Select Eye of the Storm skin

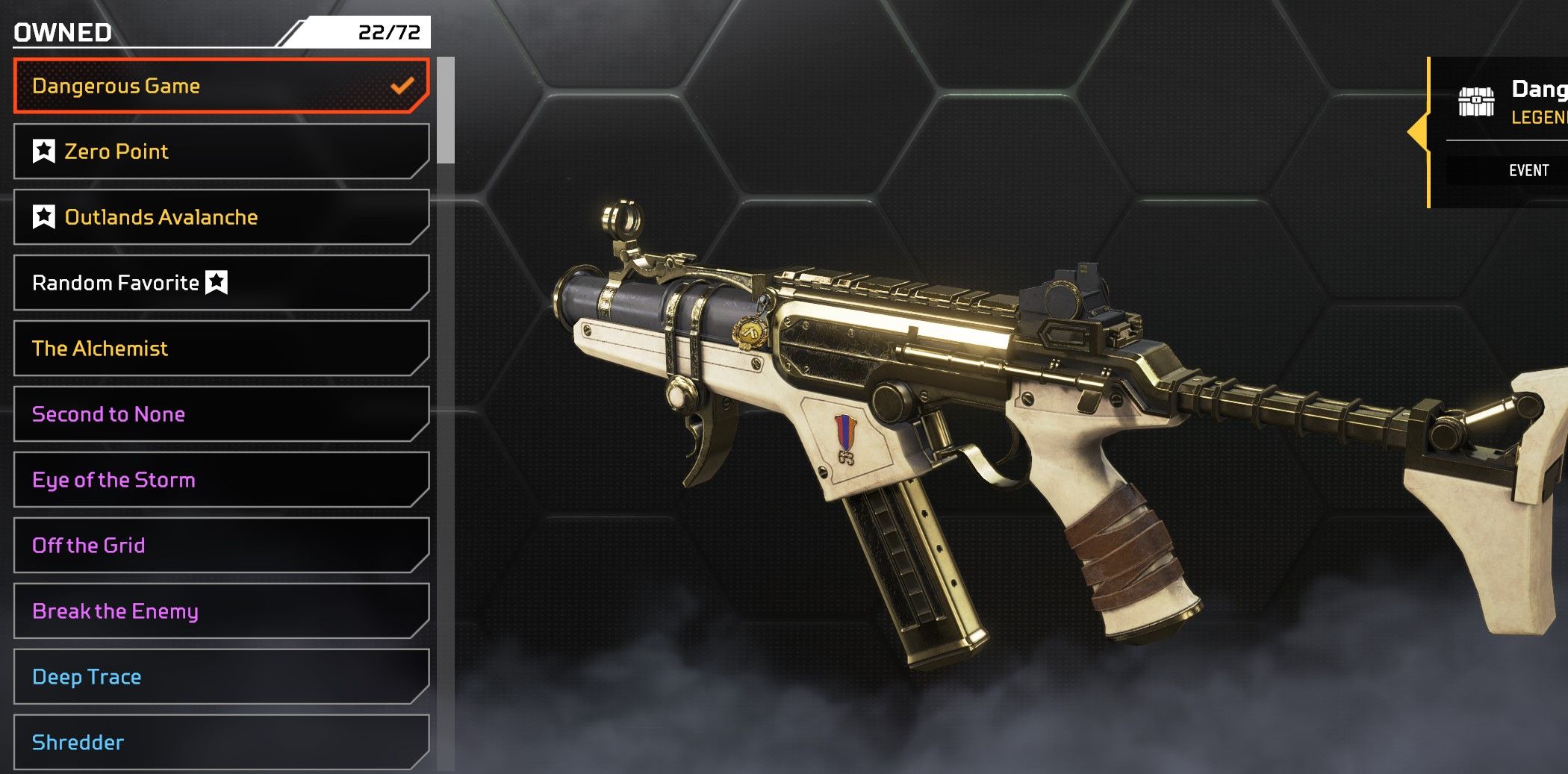(x=221, y=480)
